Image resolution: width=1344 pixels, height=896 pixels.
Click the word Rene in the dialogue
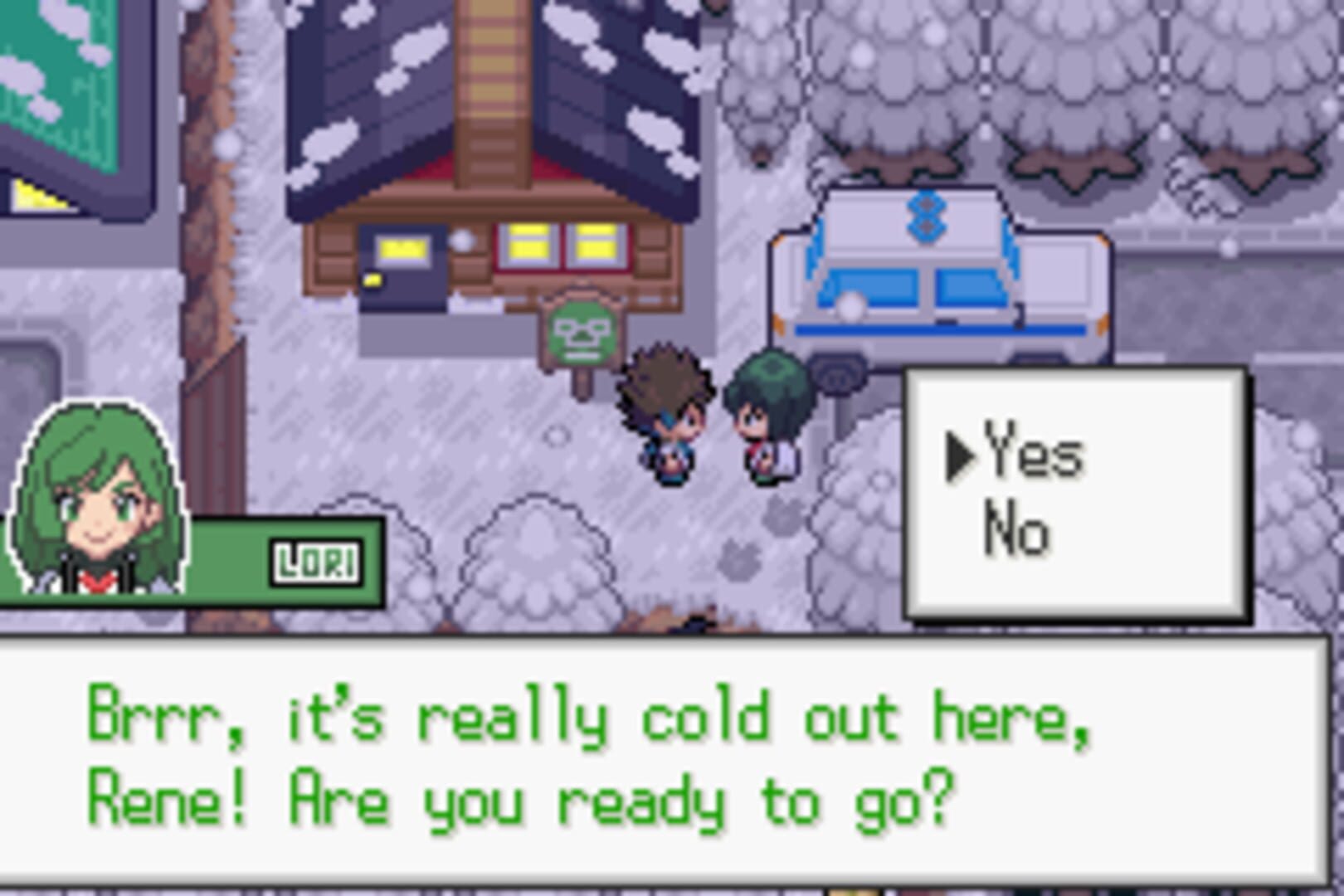(153, 796)
